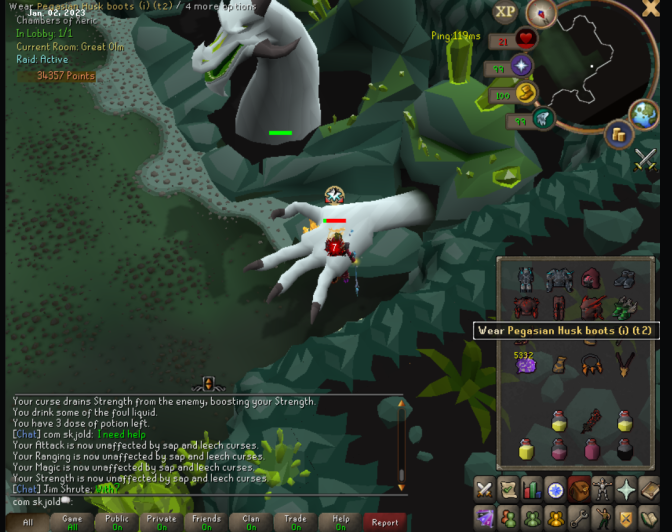This screenshot has width=672, height=532.
Task: Open the Combat Options tab
Action: click(485, 489)
